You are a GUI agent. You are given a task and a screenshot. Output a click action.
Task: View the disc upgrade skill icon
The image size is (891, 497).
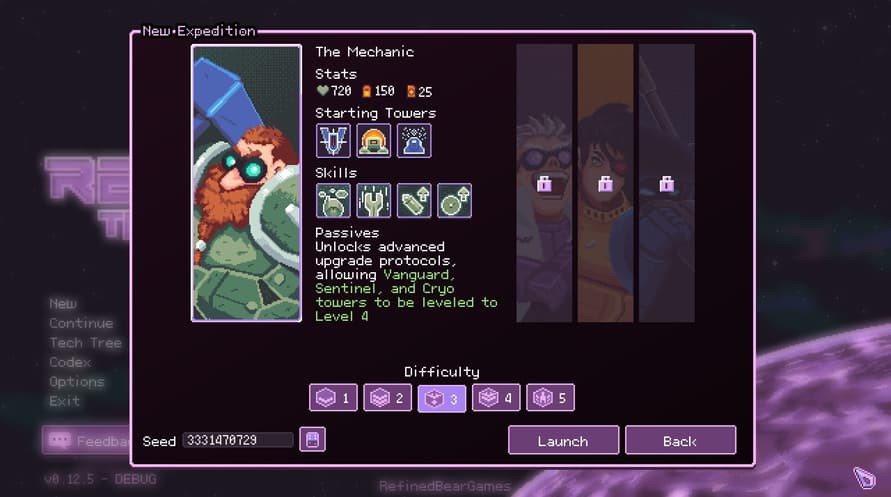click(x=454, y=201)
